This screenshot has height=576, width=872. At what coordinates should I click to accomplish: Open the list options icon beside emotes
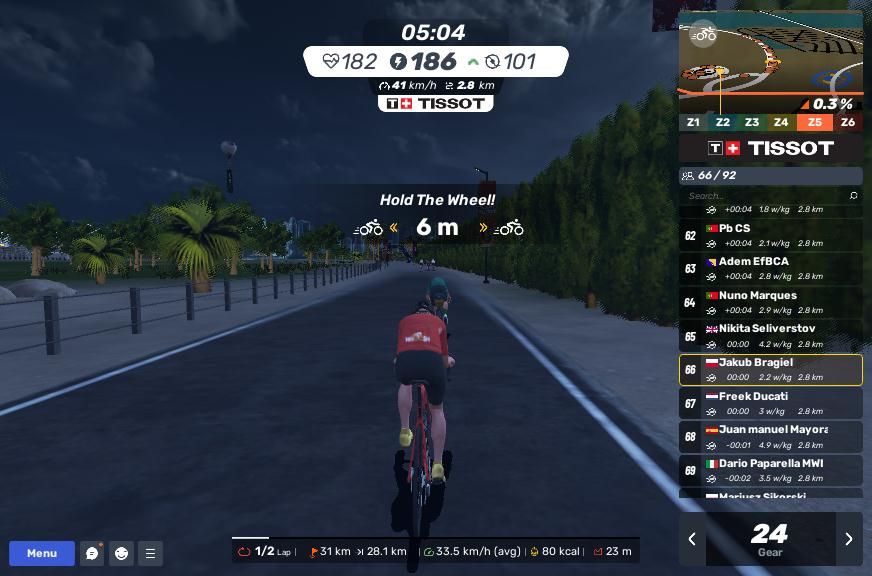click(x=150, y=553)
